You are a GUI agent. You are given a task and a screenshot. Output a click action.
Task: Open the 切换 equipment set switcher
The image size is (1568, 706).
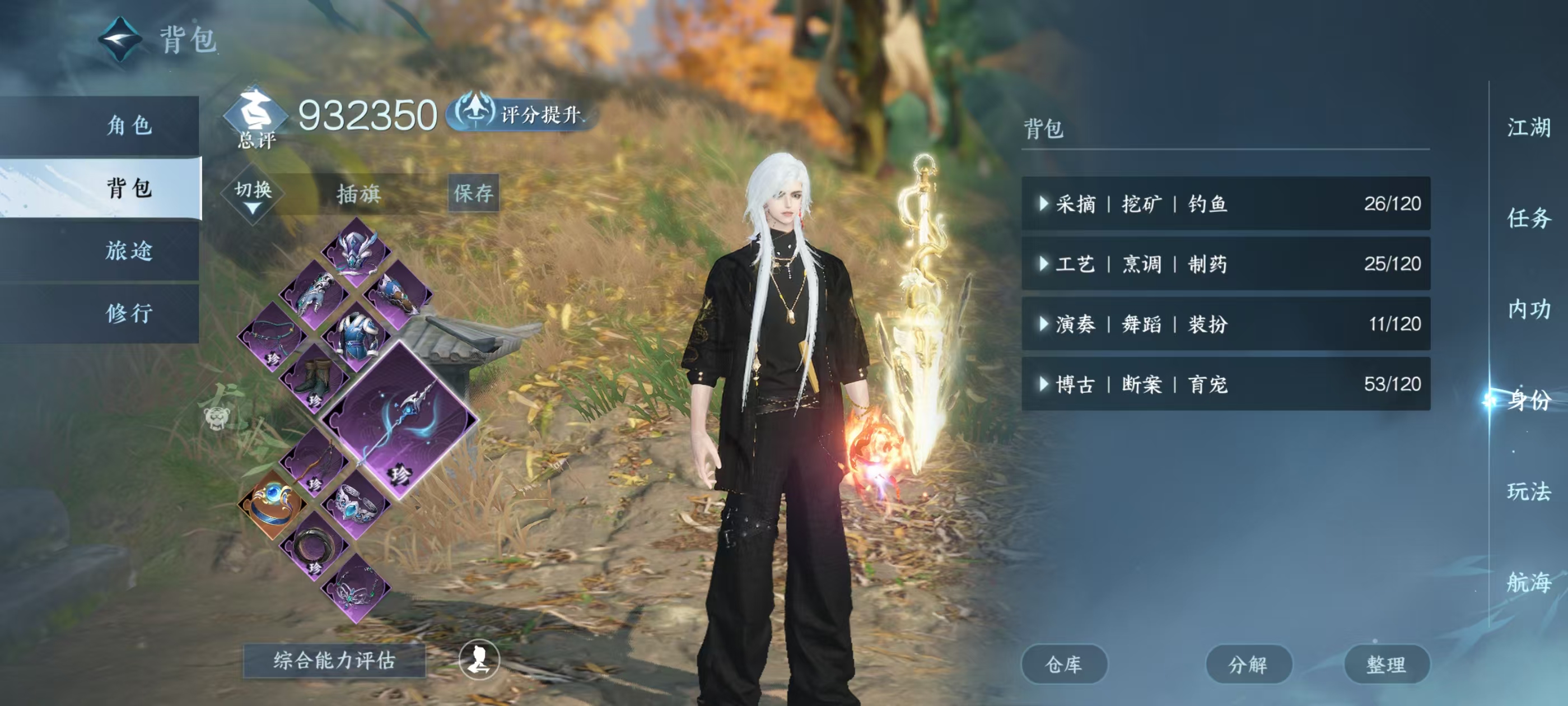[x=253, y=195]
